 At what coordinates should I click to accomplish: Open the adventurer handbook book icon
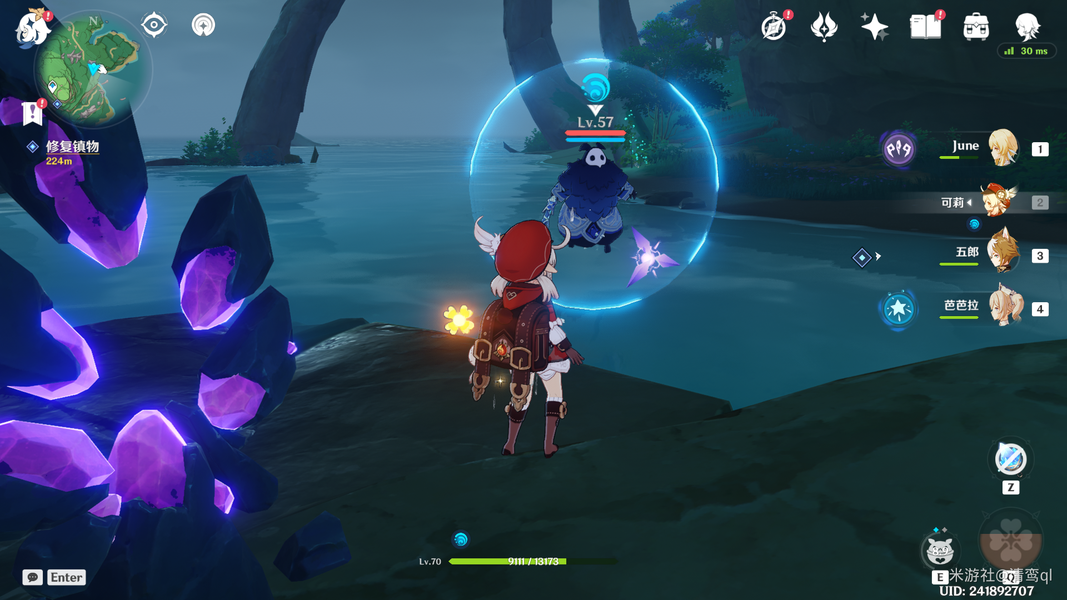click(925, 27)
